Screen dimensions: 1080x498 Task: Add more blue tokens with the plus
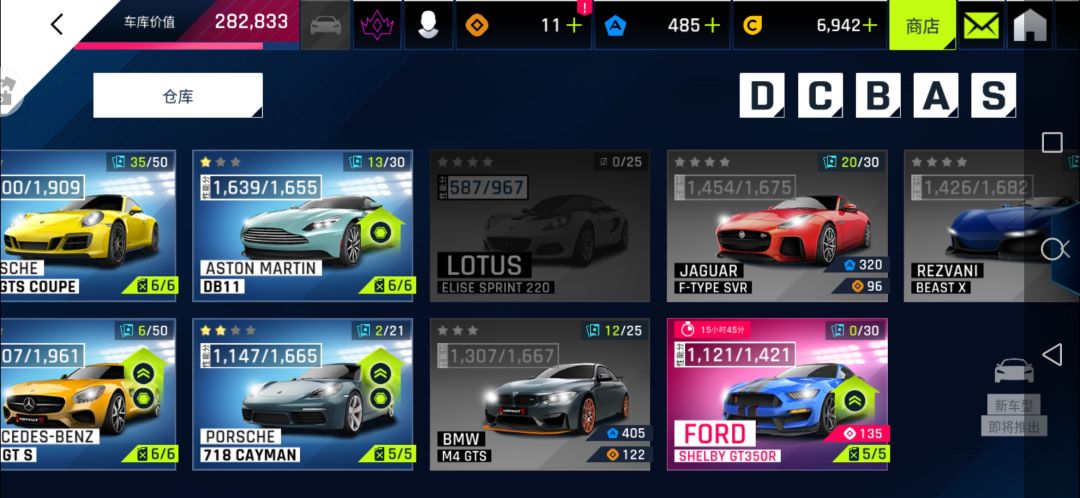[x=712, y=26]
